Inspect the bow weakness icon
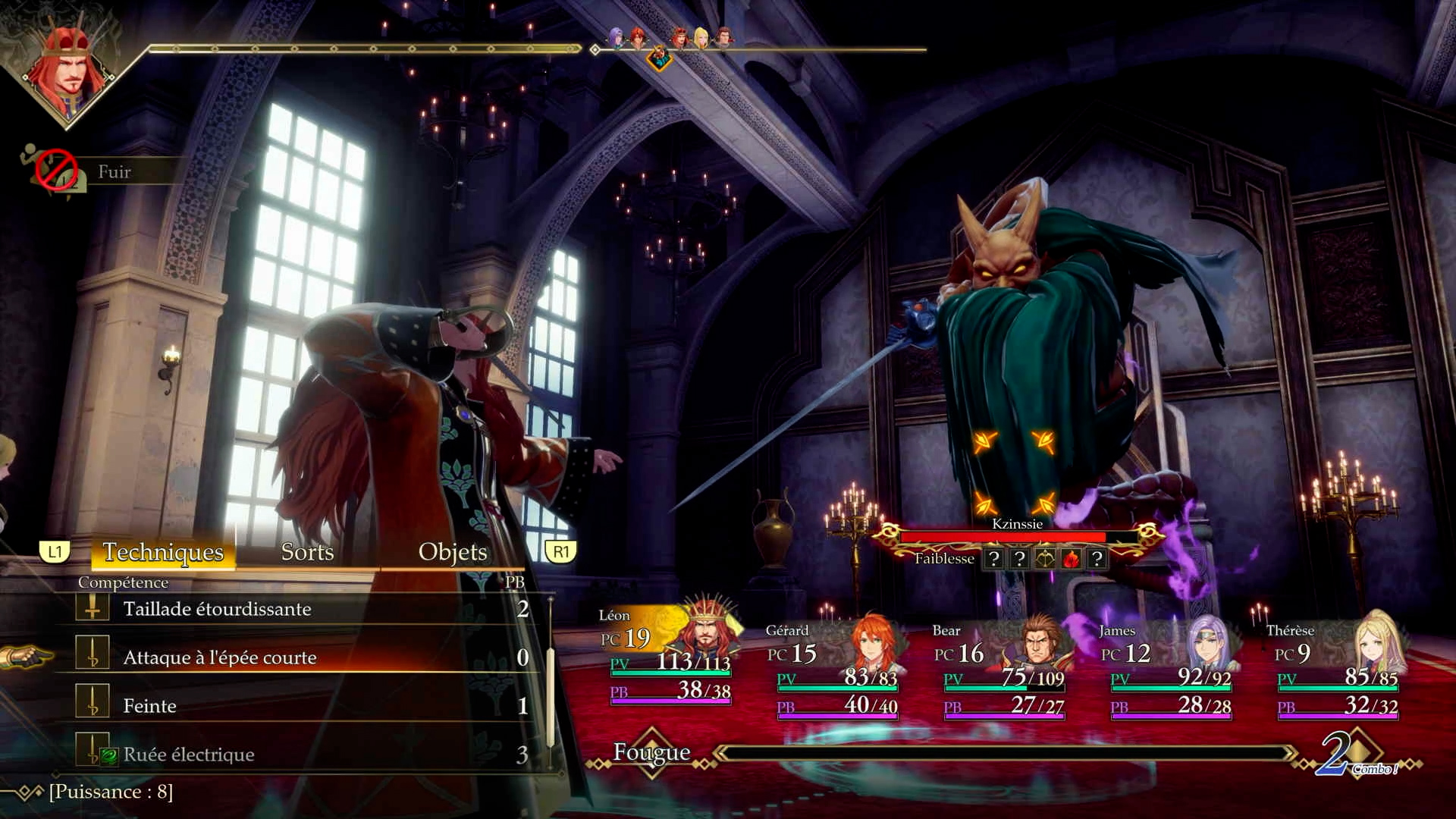Viewport: 1456px width, 819px height. point(1045,560)
